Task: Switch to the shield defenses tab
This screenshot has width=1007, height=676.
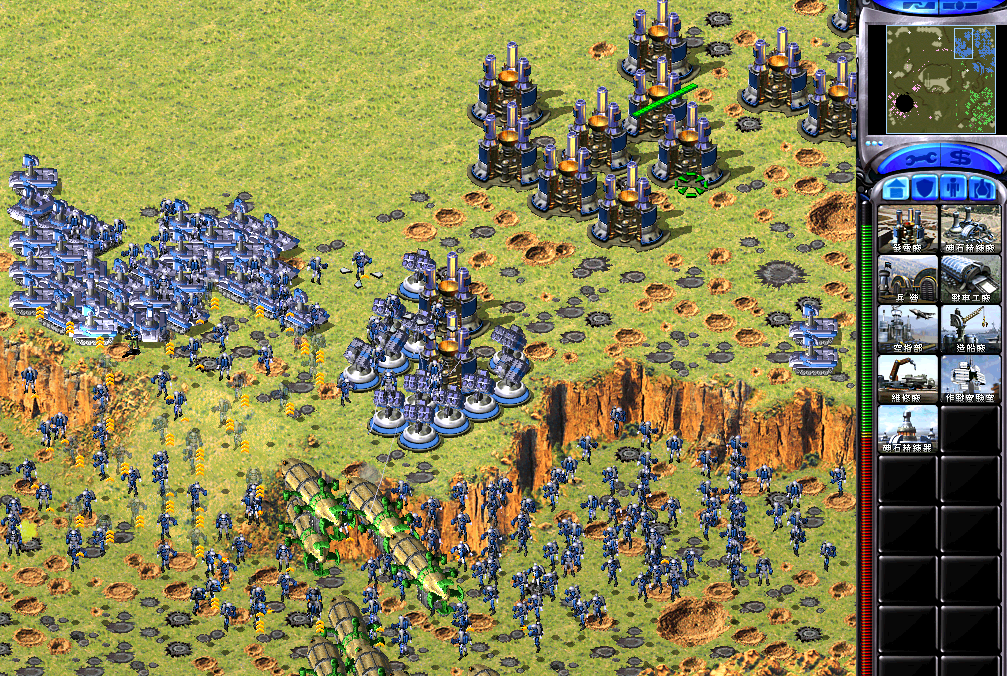Action: point(925,187)
